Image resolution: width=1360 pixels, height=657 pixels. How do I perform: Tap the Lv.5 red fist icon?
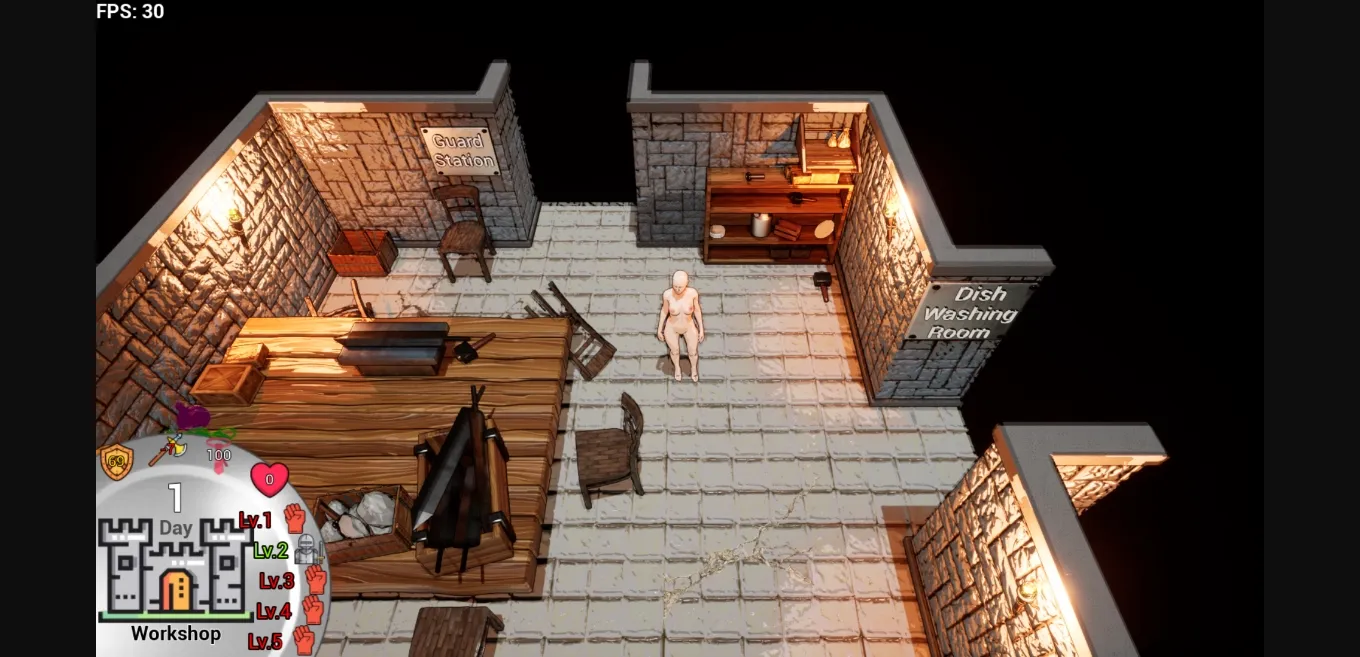point(304,639)
